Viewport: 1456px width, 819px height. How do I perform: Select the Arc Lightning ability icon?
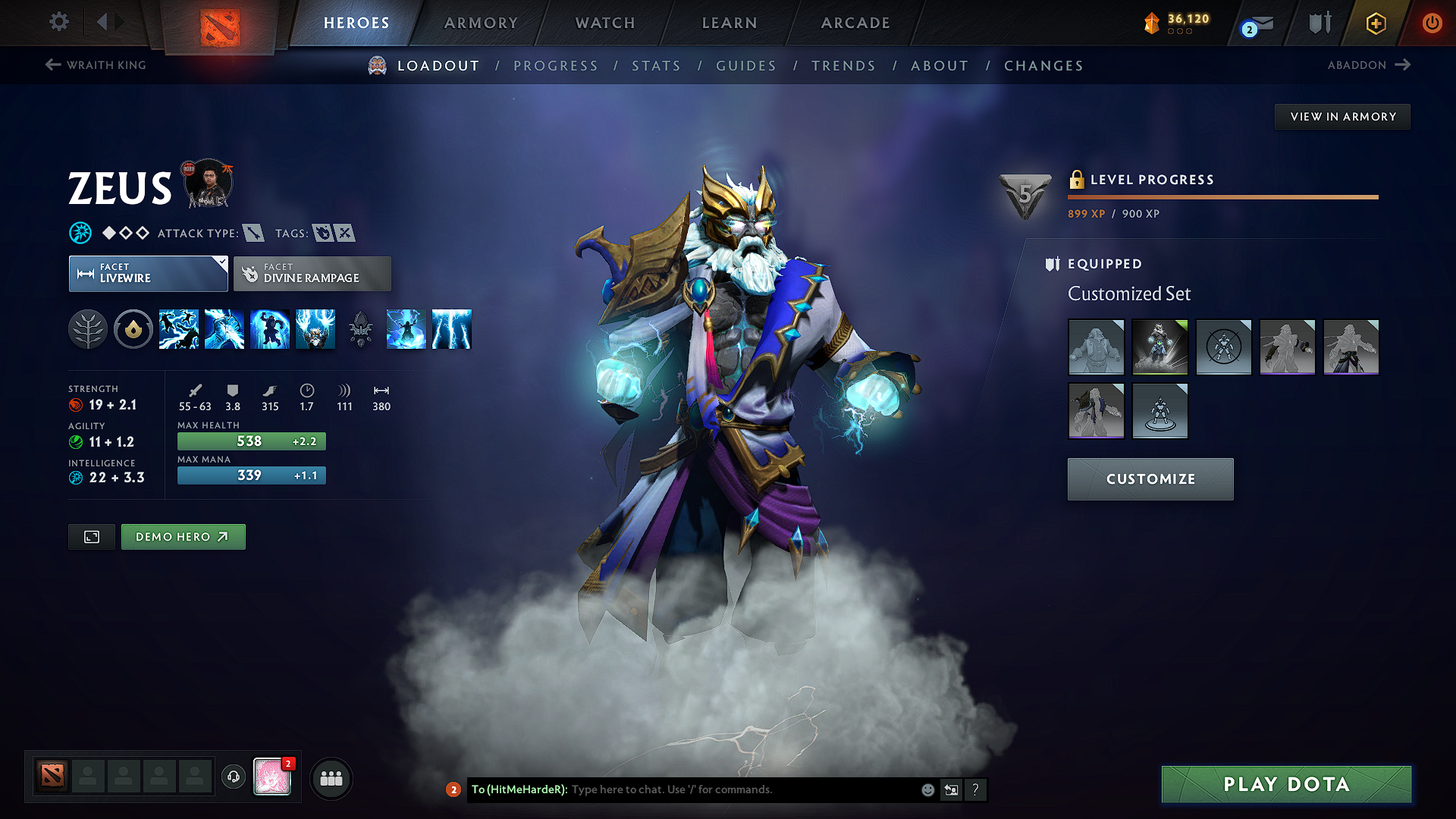click(x=179, y=329)
